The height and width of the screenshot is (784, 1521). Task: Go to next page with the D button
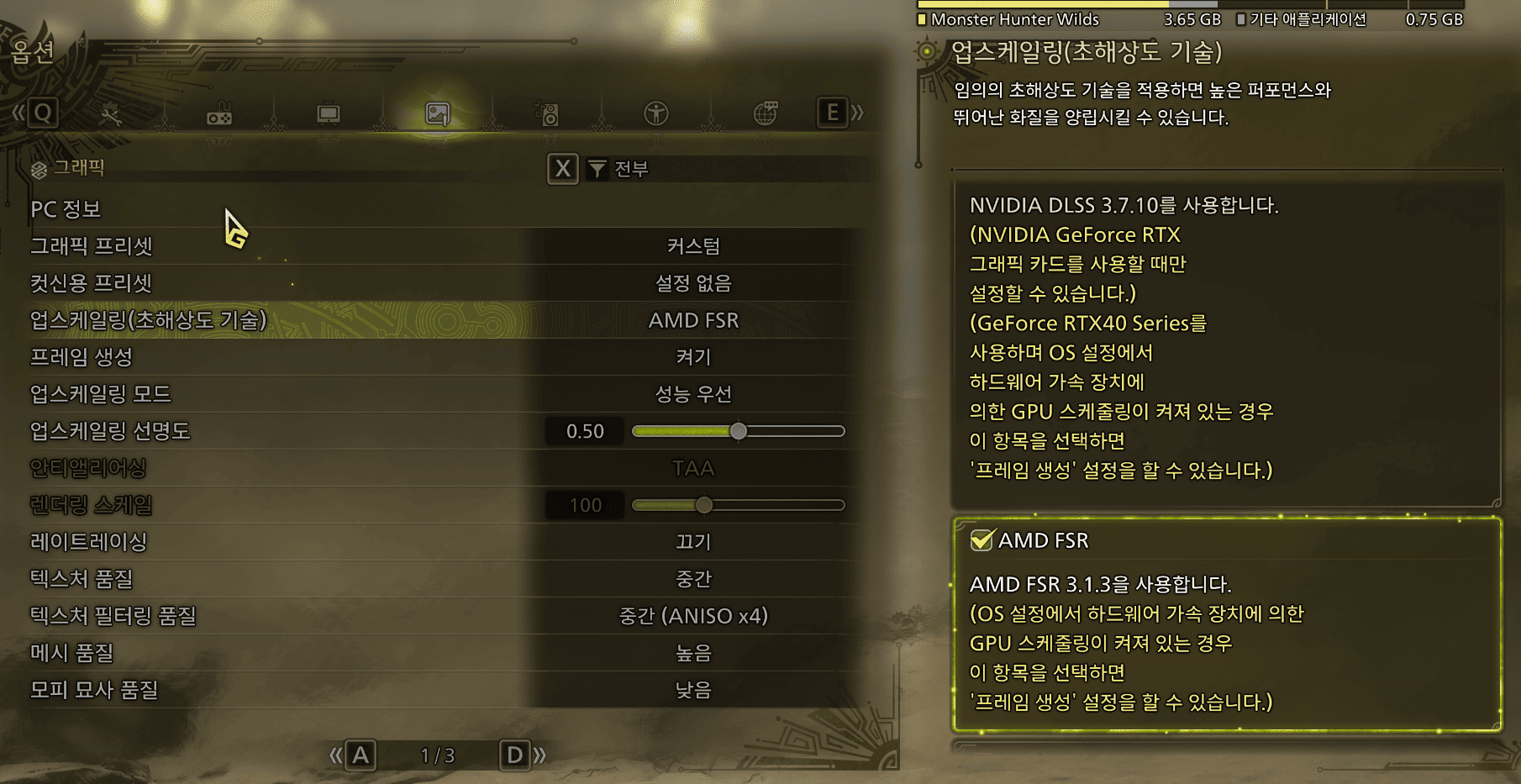coord(513,755)
